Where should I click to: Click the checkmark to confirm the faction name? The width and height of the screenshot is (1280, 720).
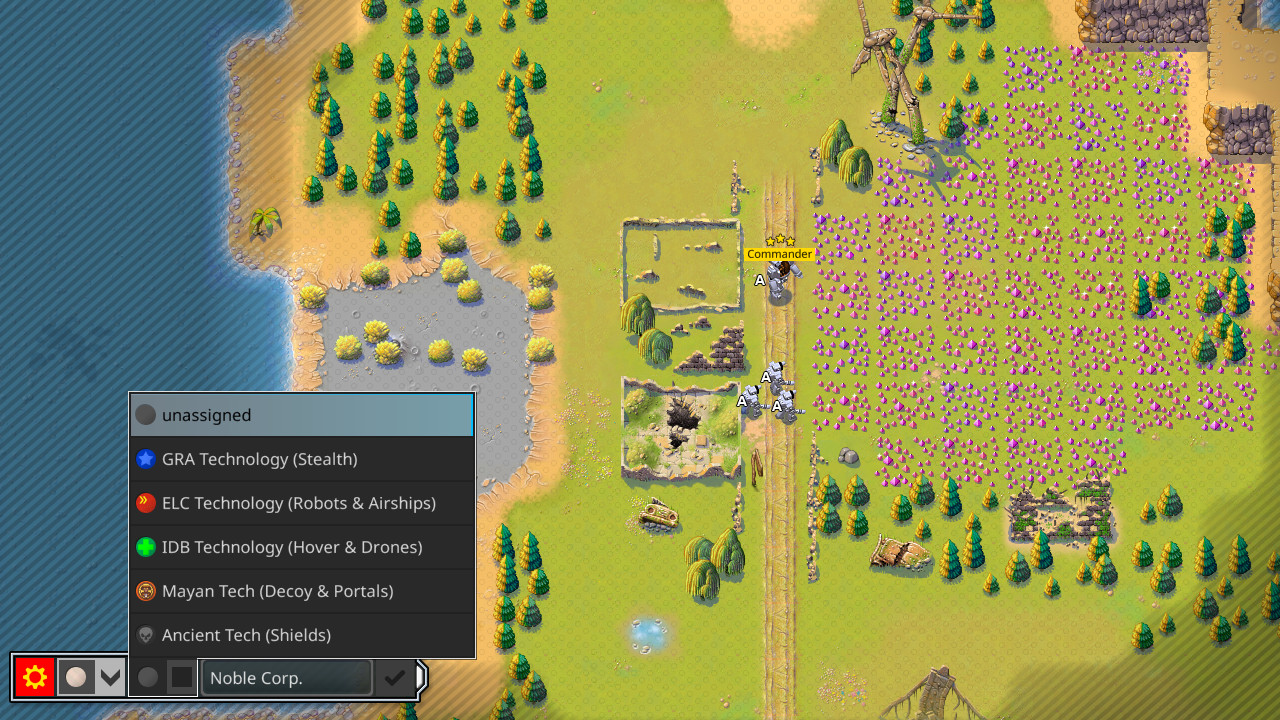pos(393,677)
